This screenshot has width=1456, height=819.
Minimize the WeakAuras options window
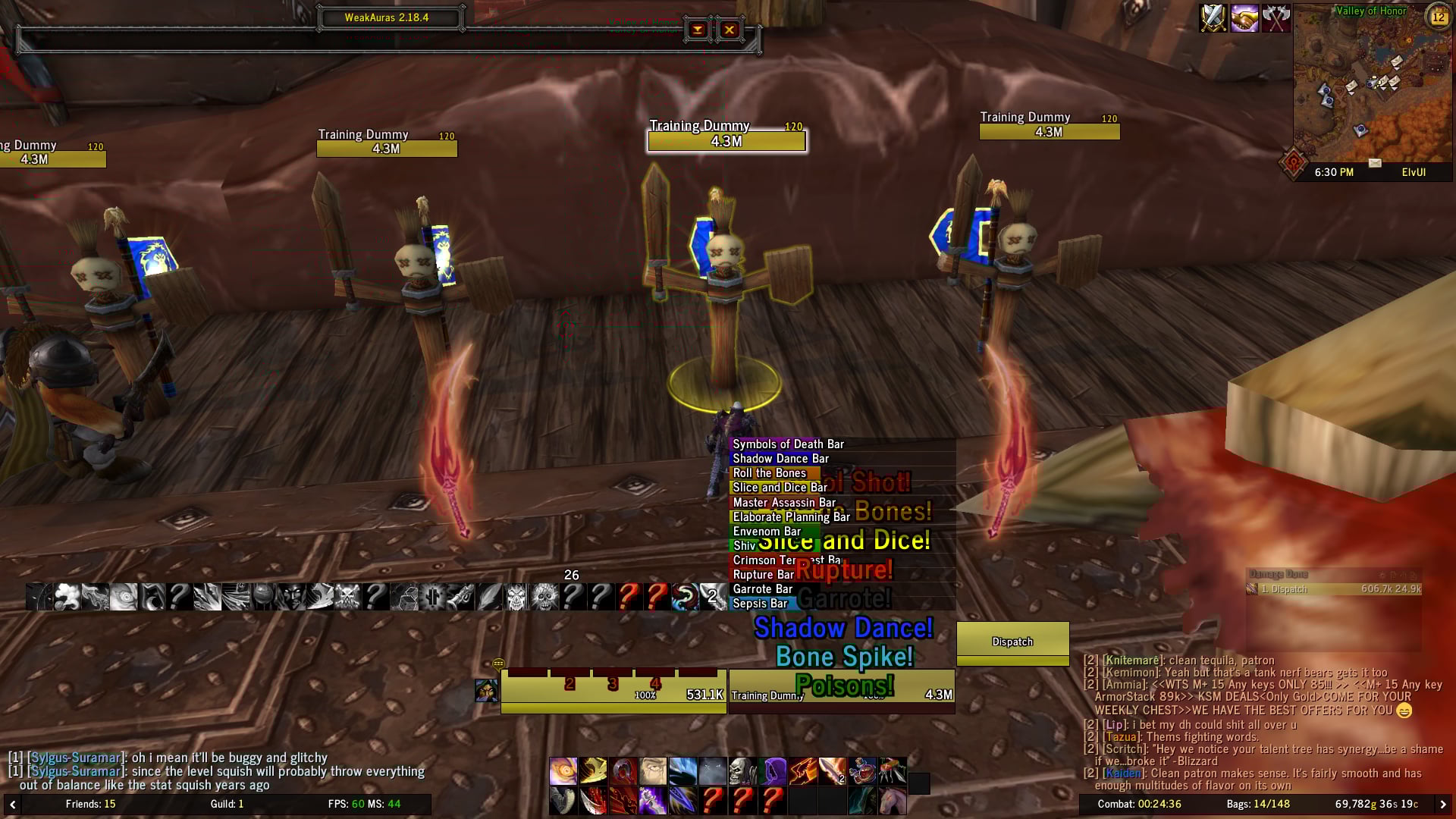(x=698, y=30)
